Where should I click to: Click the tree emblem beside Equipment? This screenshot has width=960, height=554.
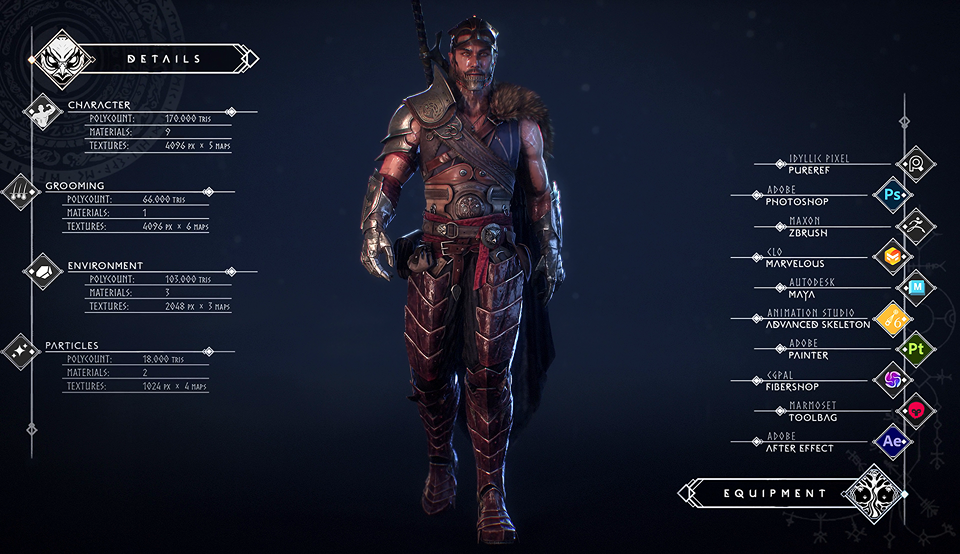pos(872,494)
